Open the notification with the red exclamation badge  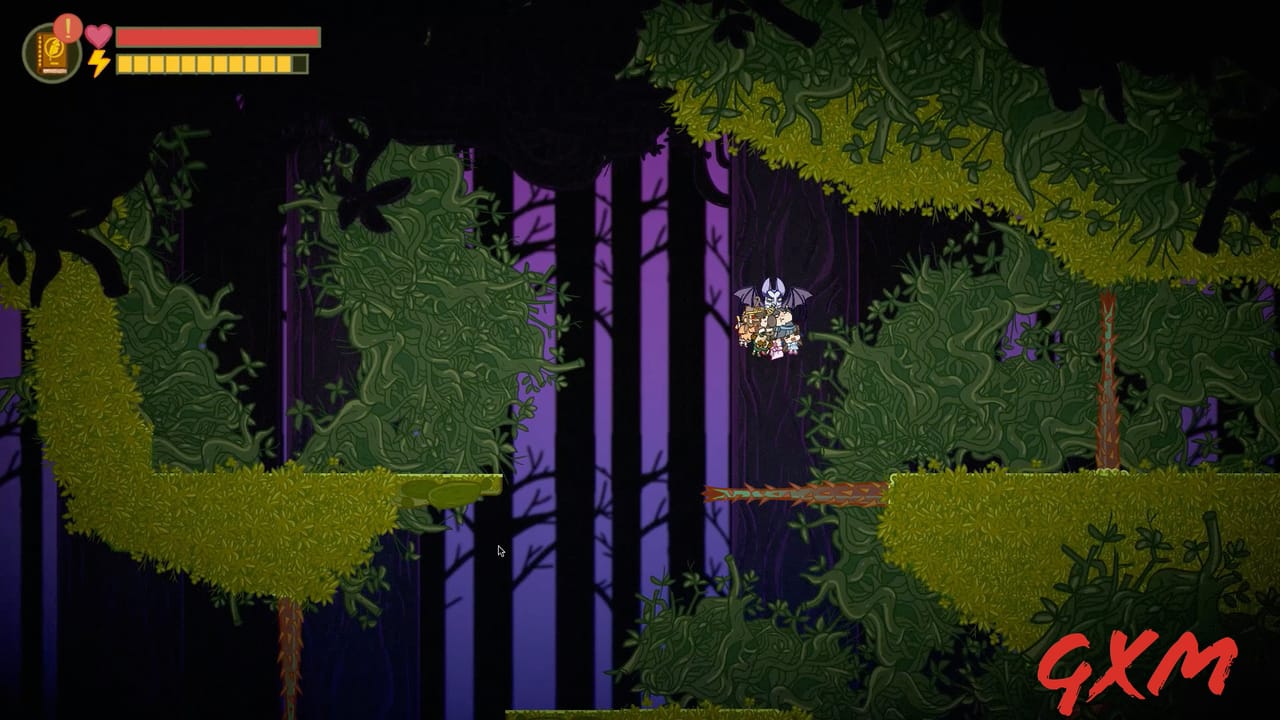pyautogui.click(x=66, y=29)
